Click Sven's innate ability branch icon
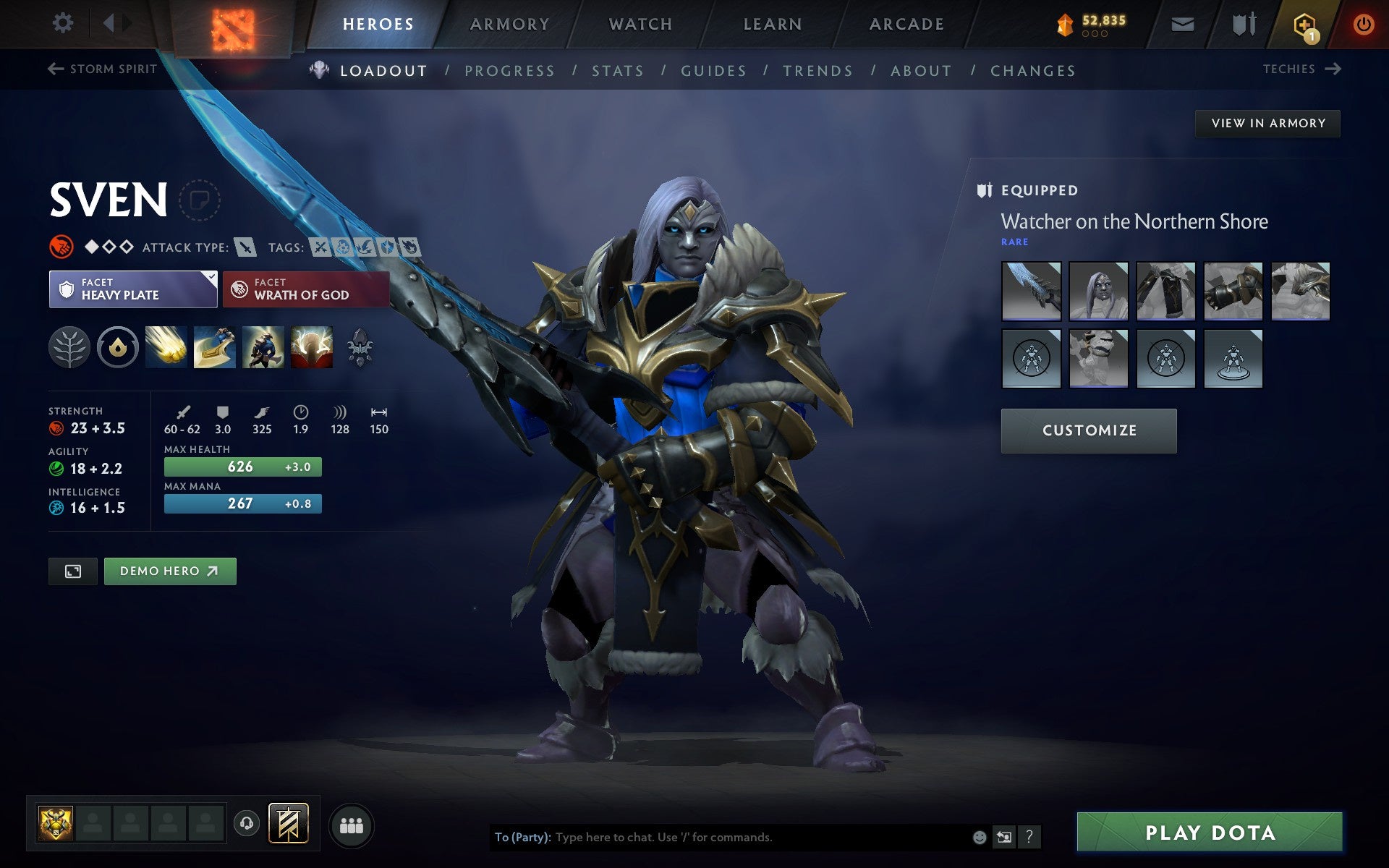The width and height of the screenshot is (1389, 868). [69, 347]
